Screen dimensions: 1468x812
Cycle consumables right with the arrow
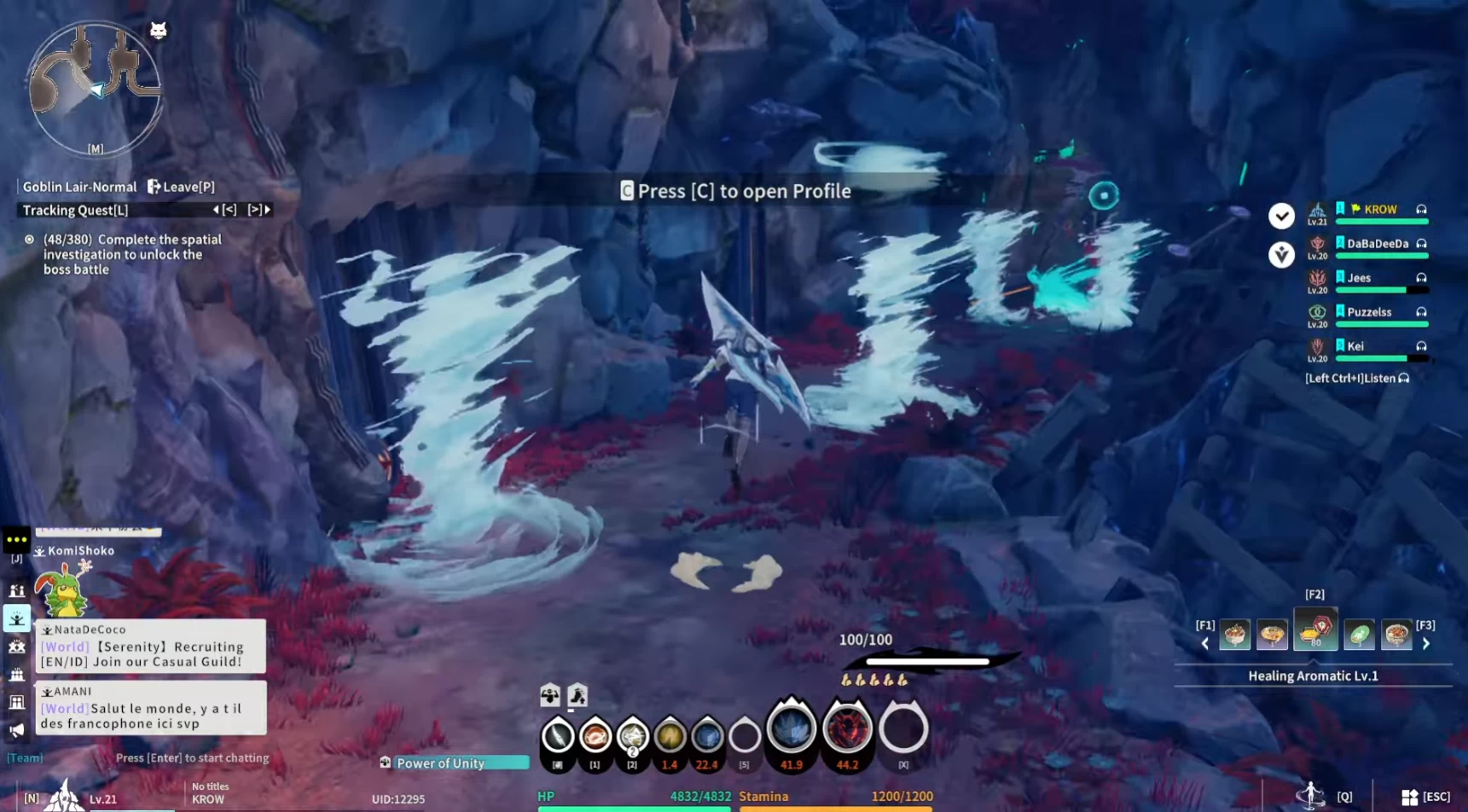point(1425,644)
